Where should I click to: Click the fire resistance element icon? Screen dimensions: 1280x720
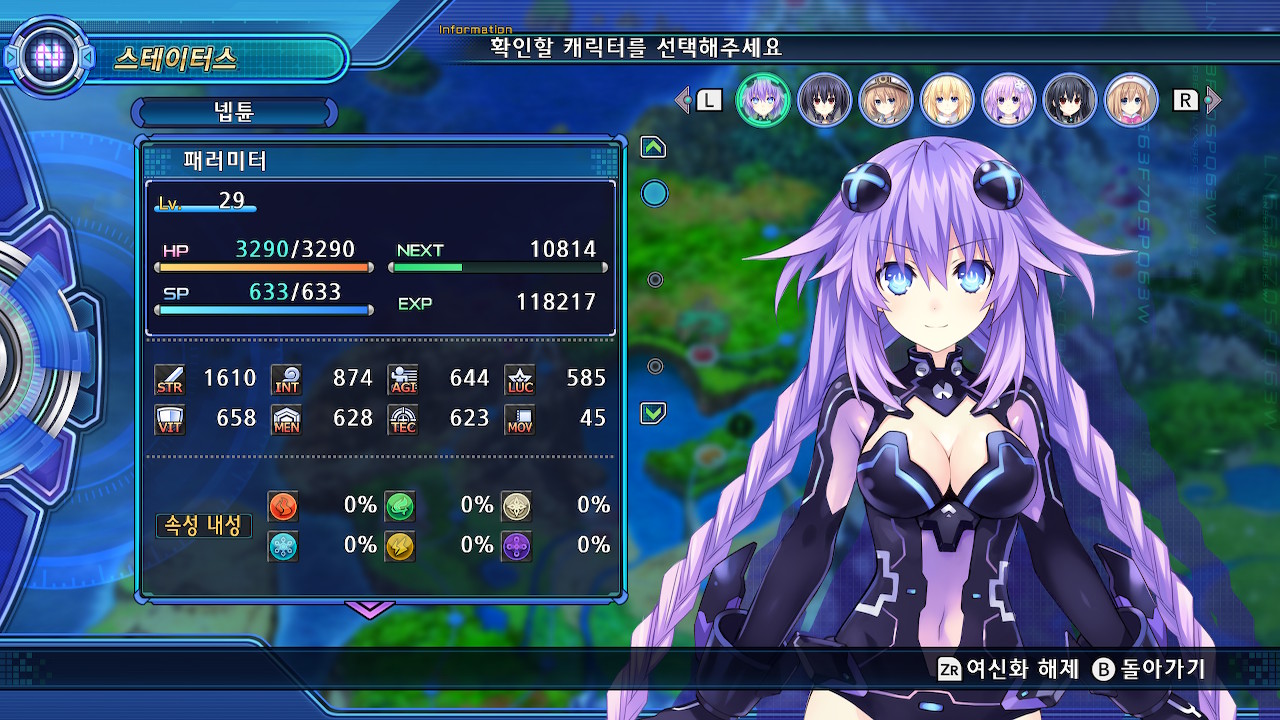282,506
